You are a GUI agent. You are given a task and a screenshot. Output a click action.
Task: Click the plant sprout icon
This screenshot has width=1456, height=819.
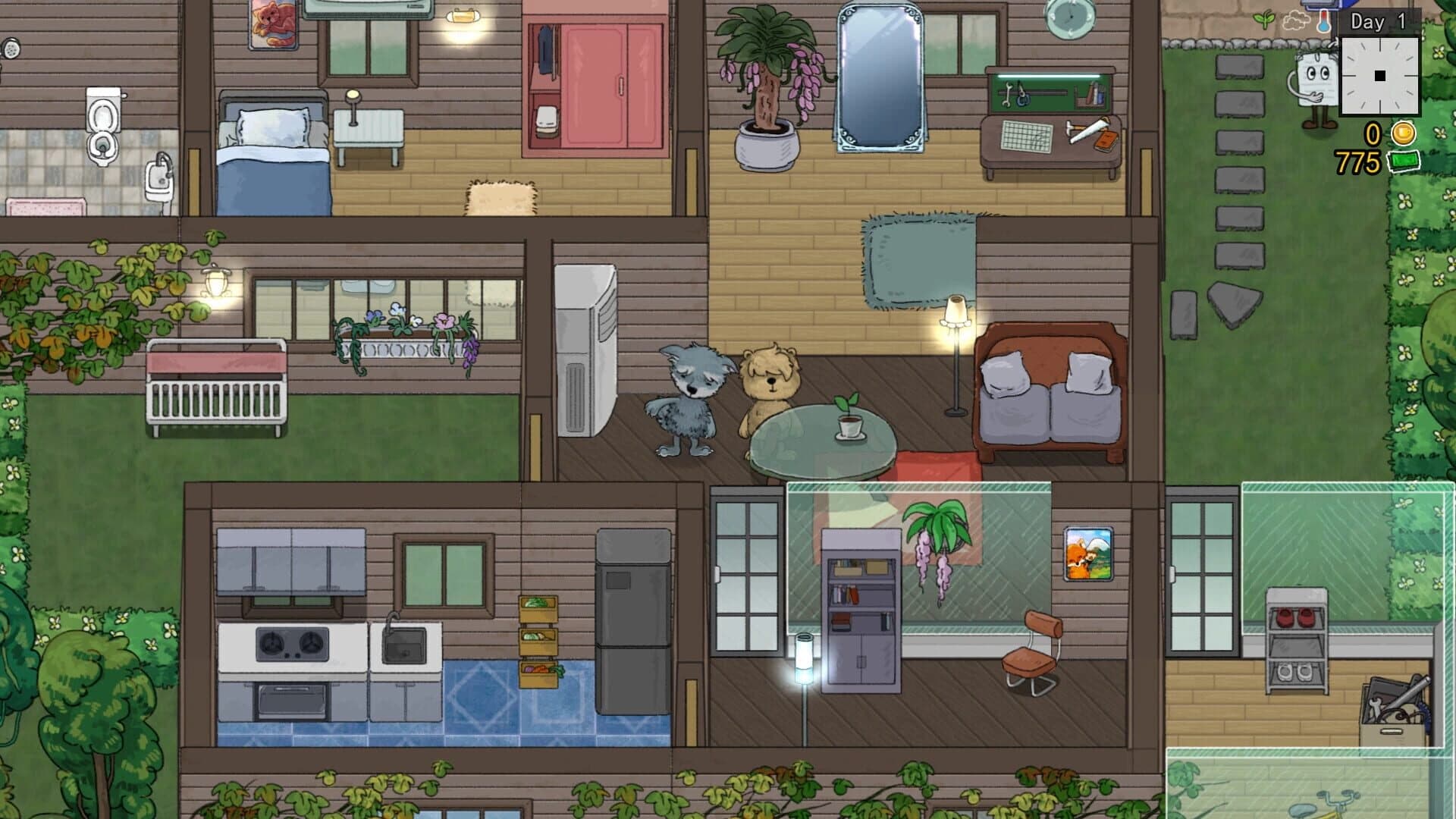(1263, 20)
